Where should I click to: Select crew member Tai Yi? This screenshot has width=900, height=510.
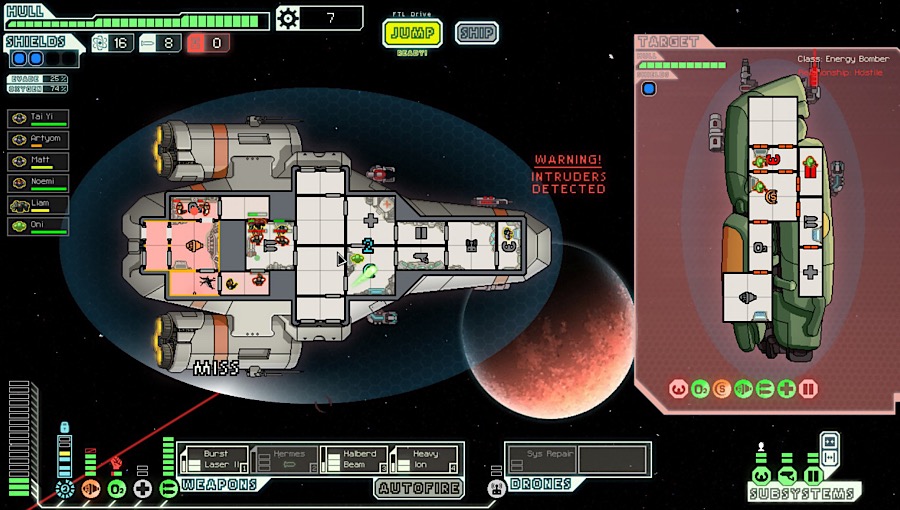(x=39, y=118)
